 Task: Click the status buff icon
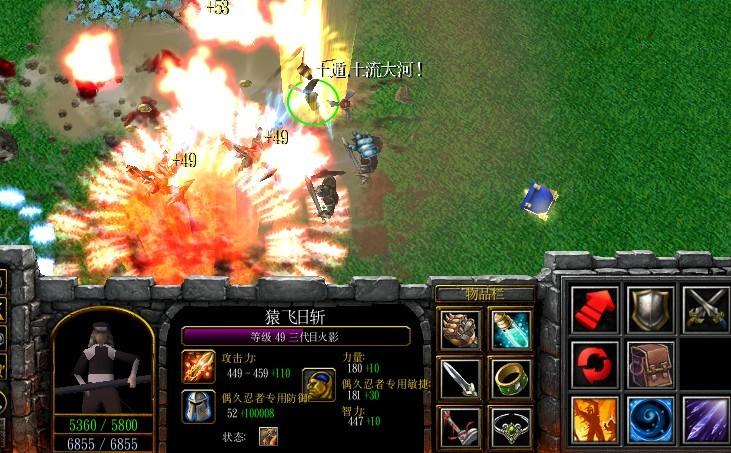268,436
